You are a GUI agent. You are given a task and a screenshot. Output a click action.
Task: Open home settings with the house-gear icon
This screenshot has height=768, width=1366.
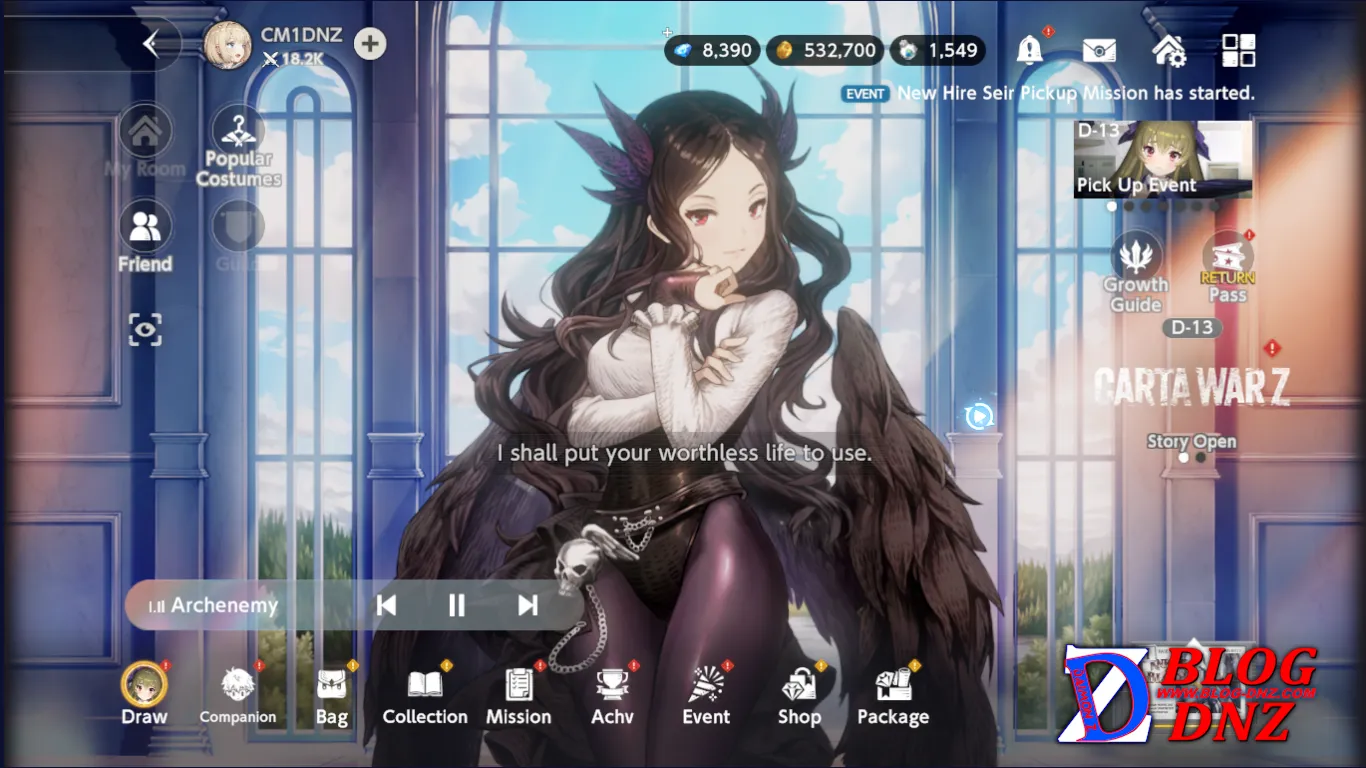(x=1168, y=50)
